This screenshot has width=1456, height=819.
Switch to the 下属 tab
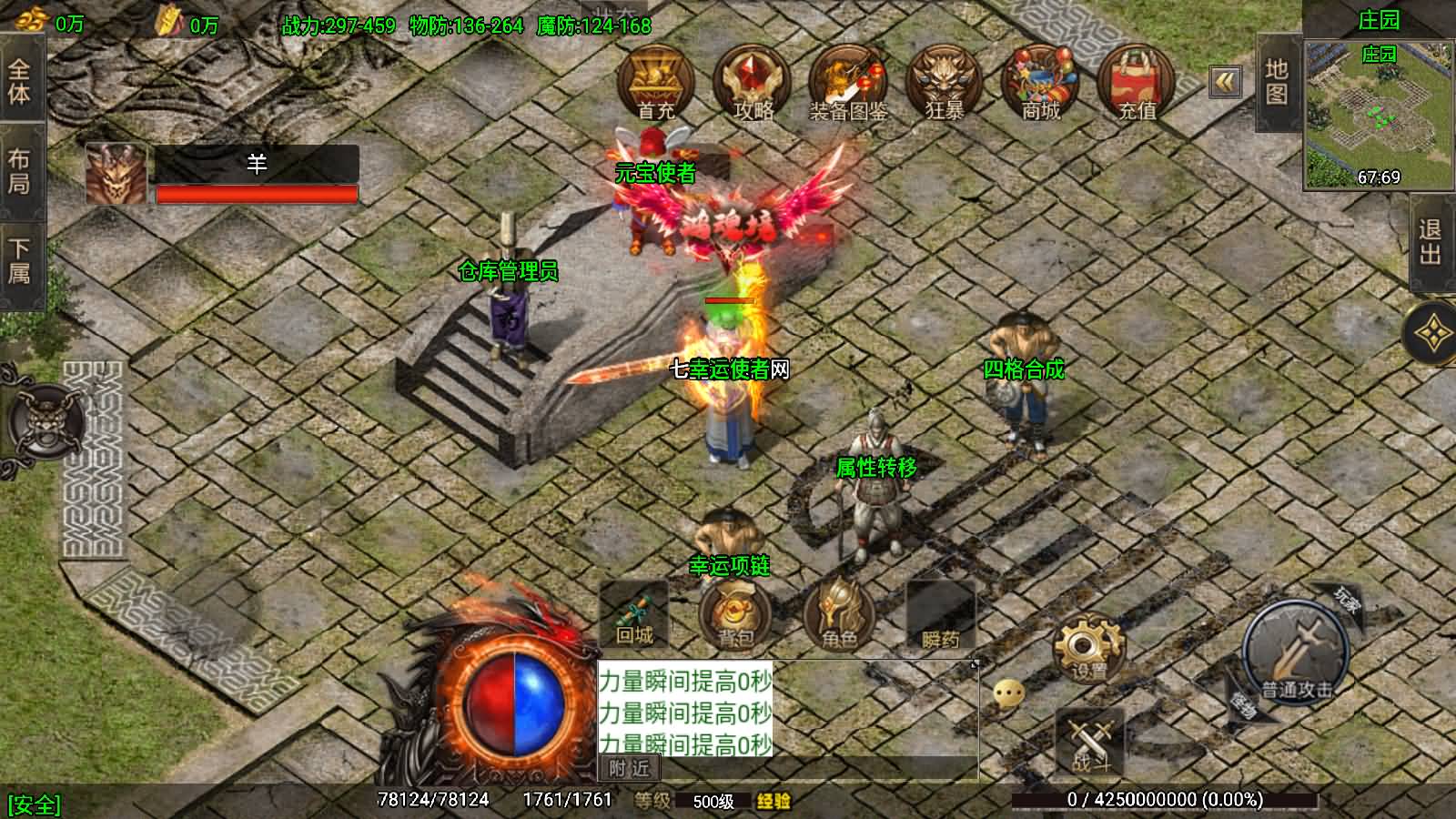(20, 261)
